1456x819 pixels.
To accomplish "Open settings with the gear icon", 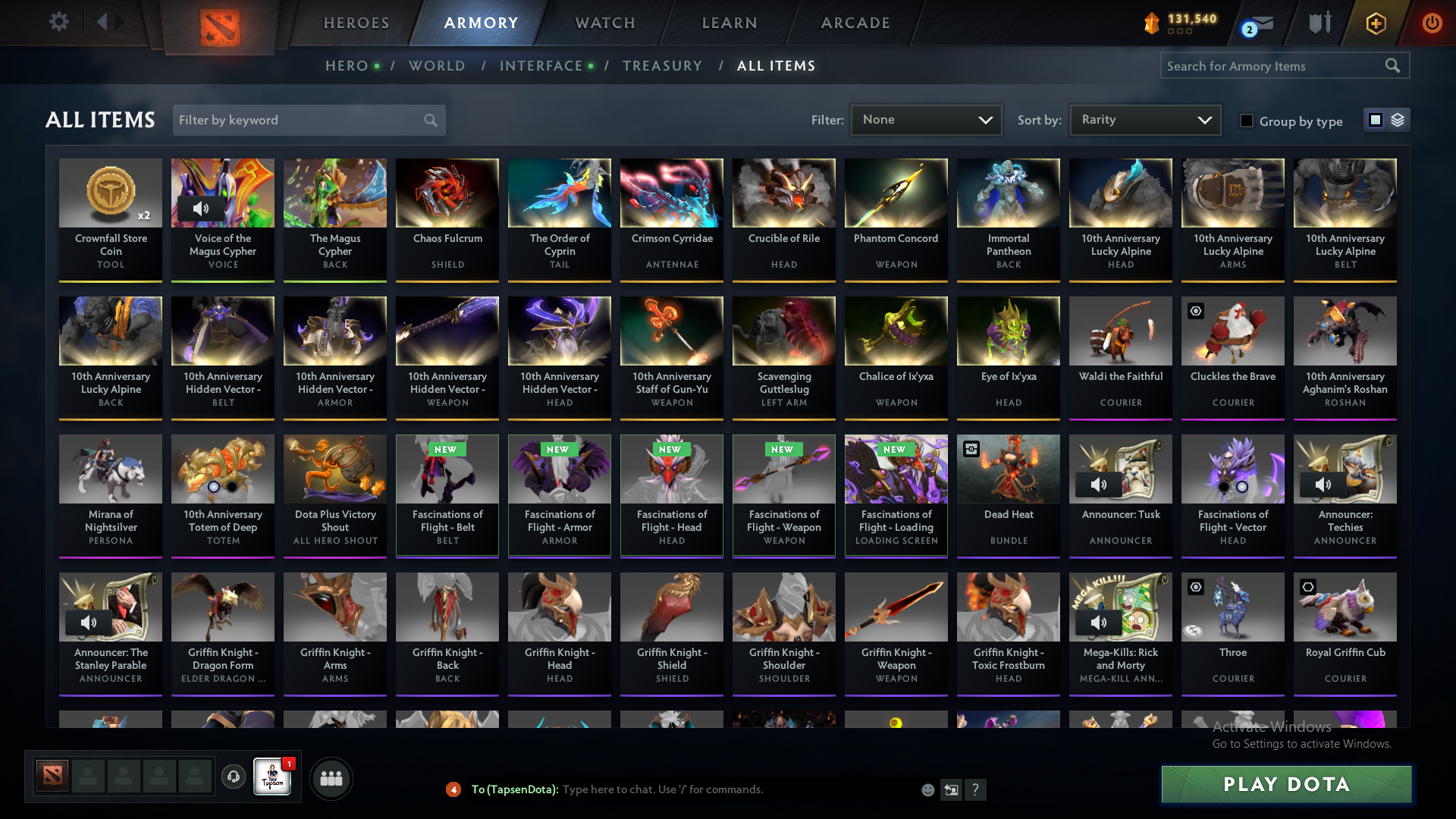I will click(x=59, y=22).
